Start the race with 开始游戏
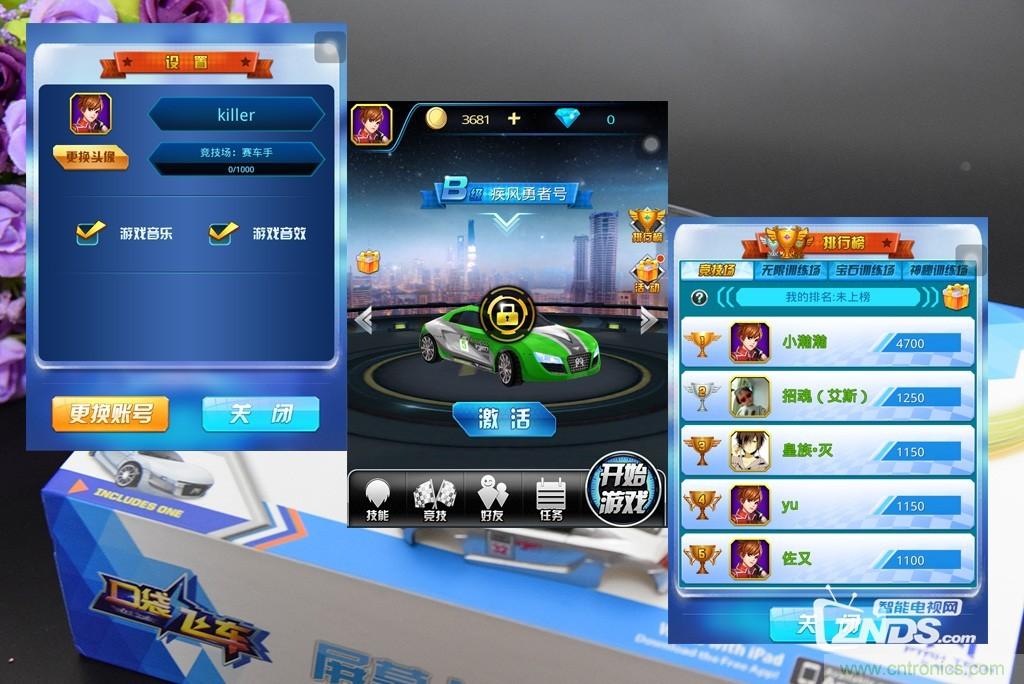The height and width of the screenshot is (684, 1024). [625, 490]
